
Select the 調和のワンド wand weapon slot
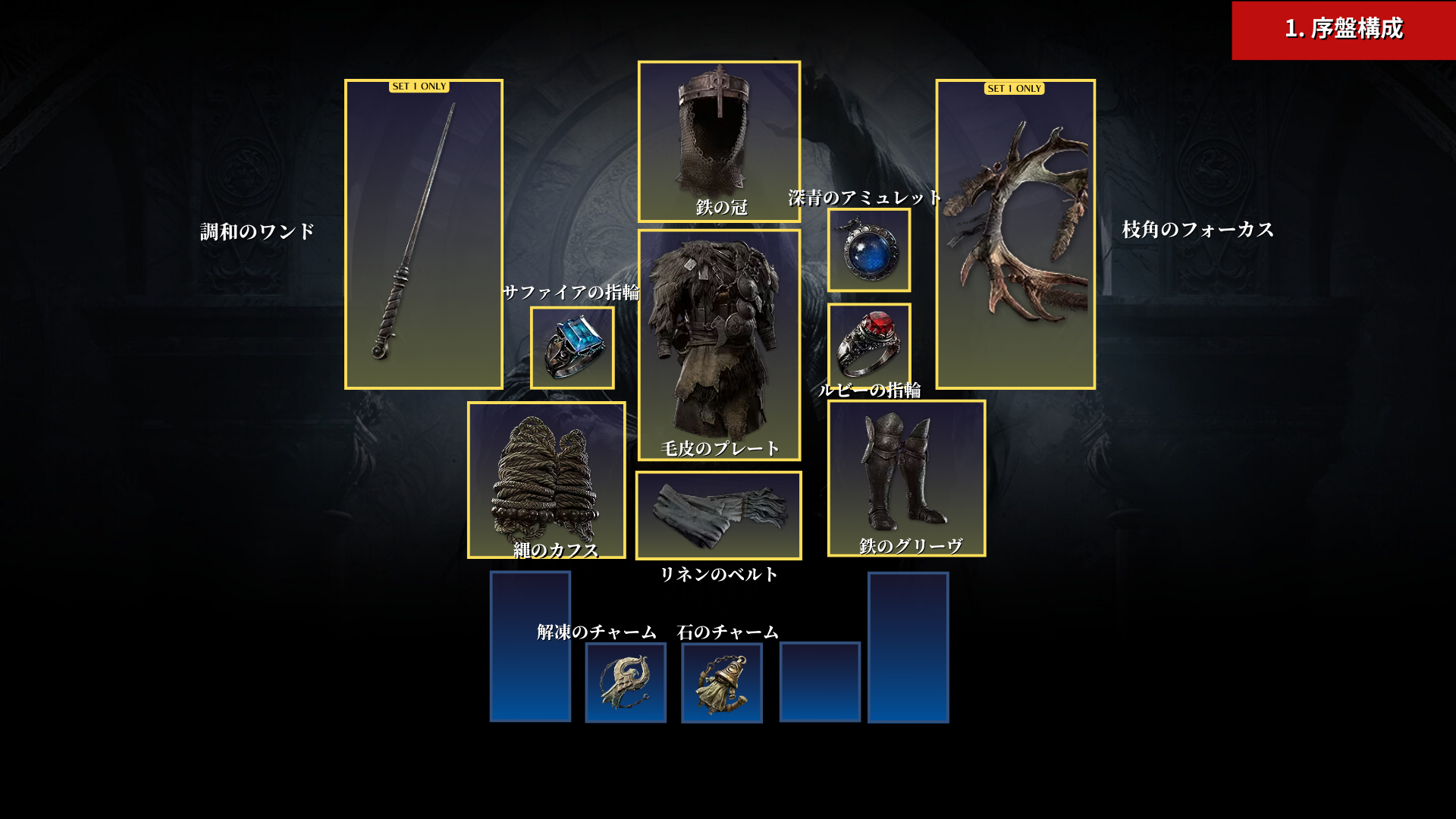tap(423, 234)
